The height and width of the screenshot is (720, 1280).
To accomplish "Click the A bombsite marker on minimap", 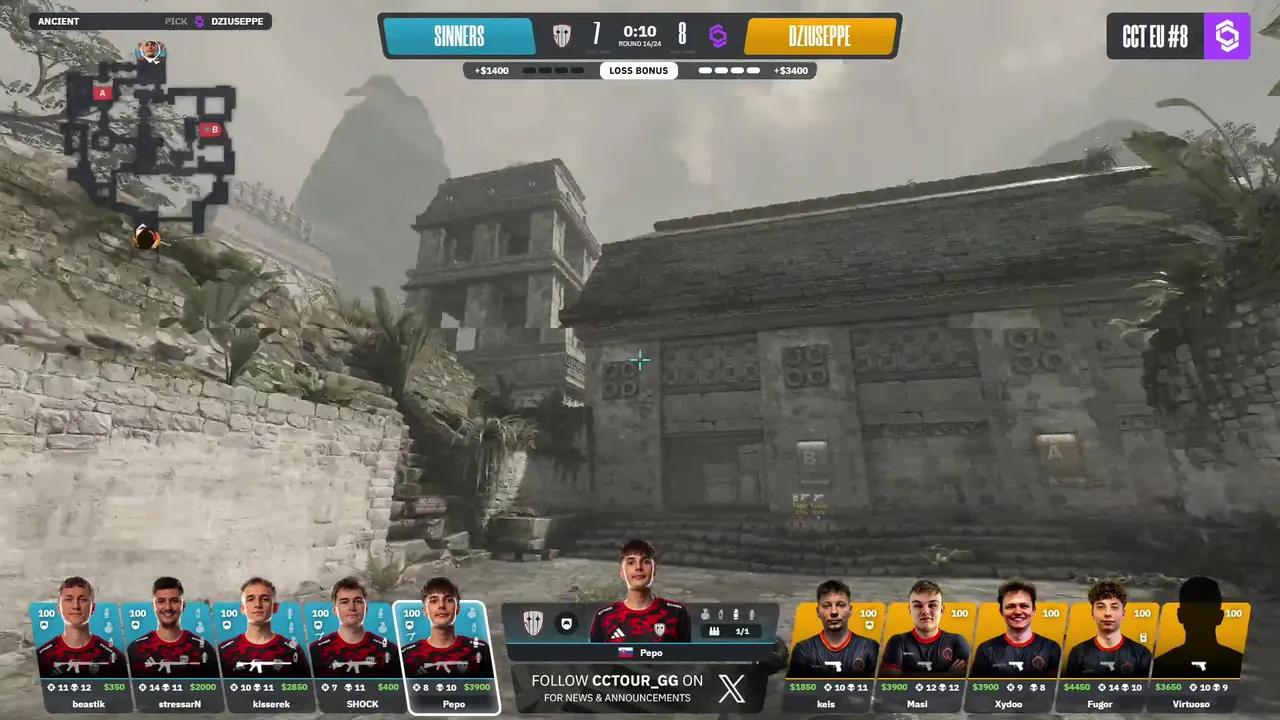I will [x=101, y=93].
